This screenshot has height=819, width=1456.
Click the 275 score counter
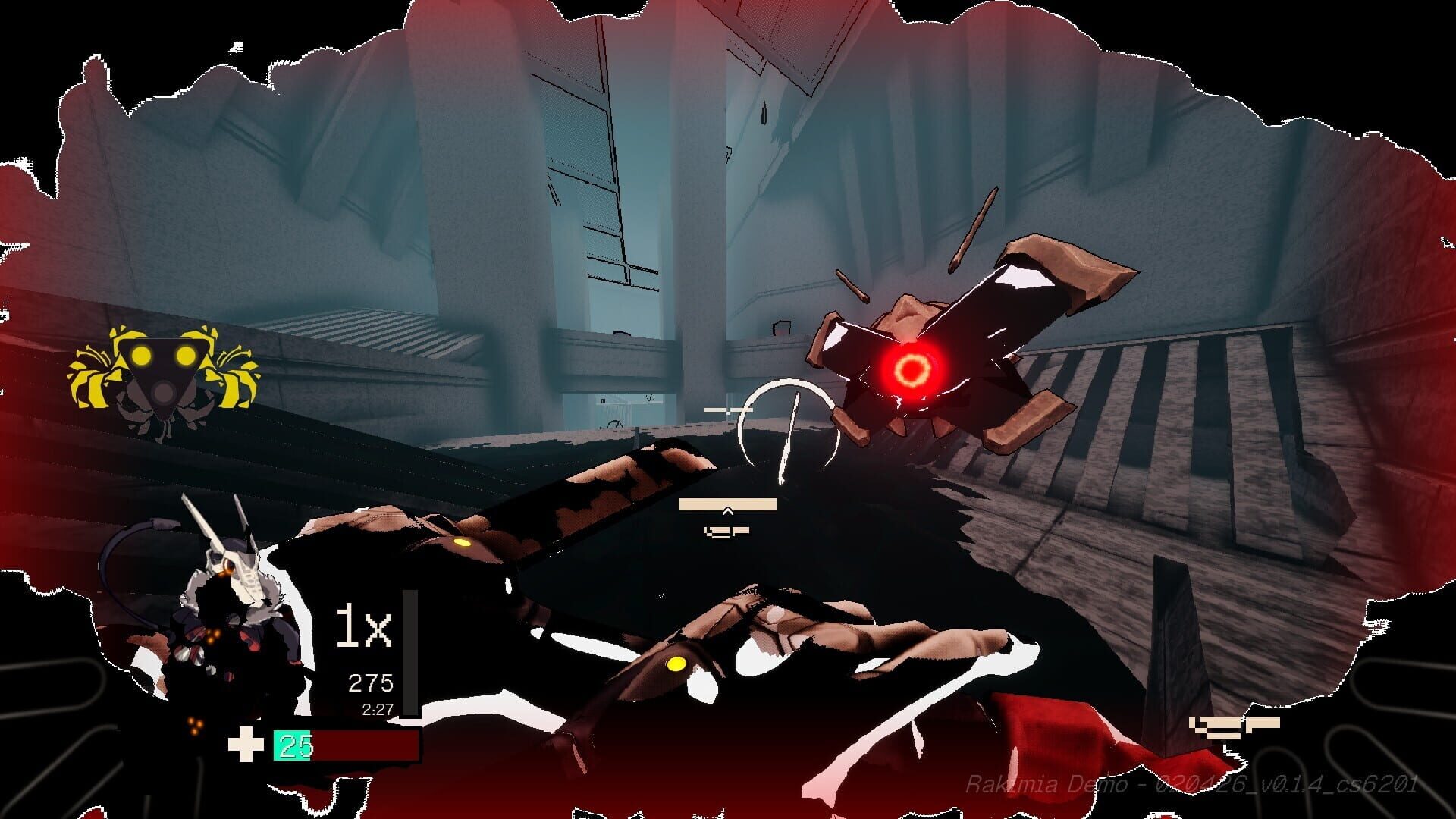point(369,681)
